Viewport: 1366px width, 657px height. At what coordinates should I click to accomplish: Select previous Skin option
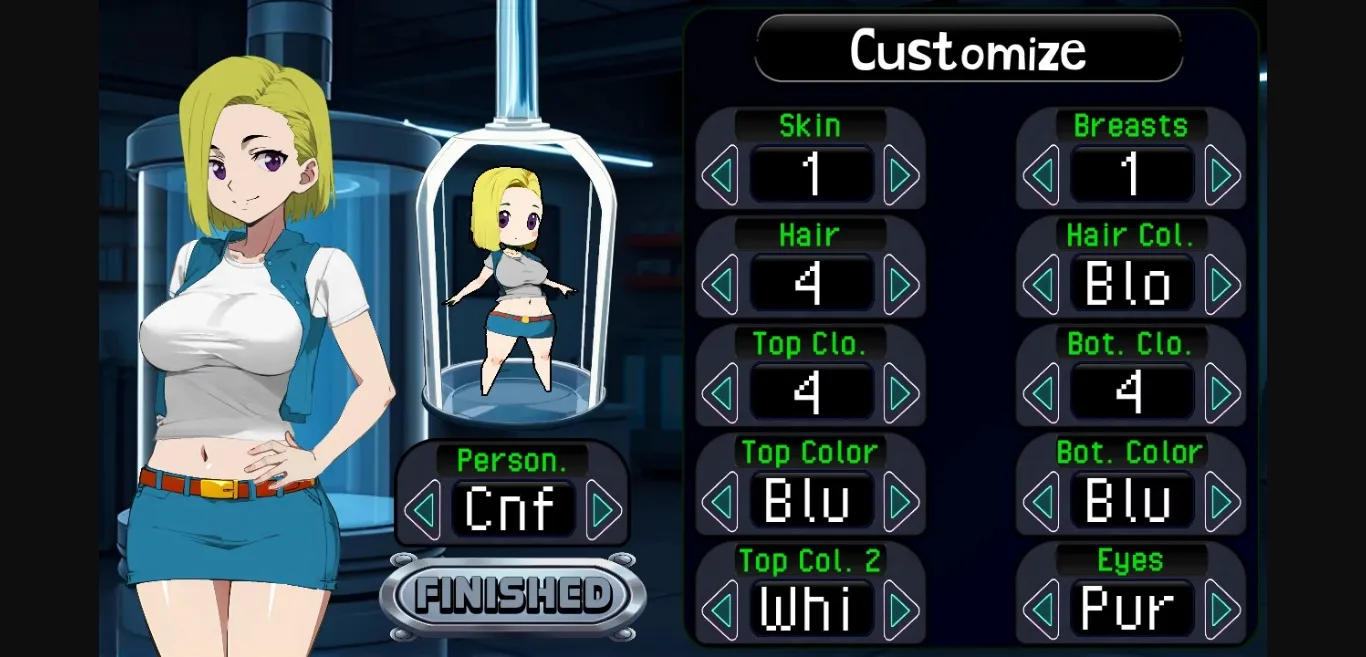720,176
